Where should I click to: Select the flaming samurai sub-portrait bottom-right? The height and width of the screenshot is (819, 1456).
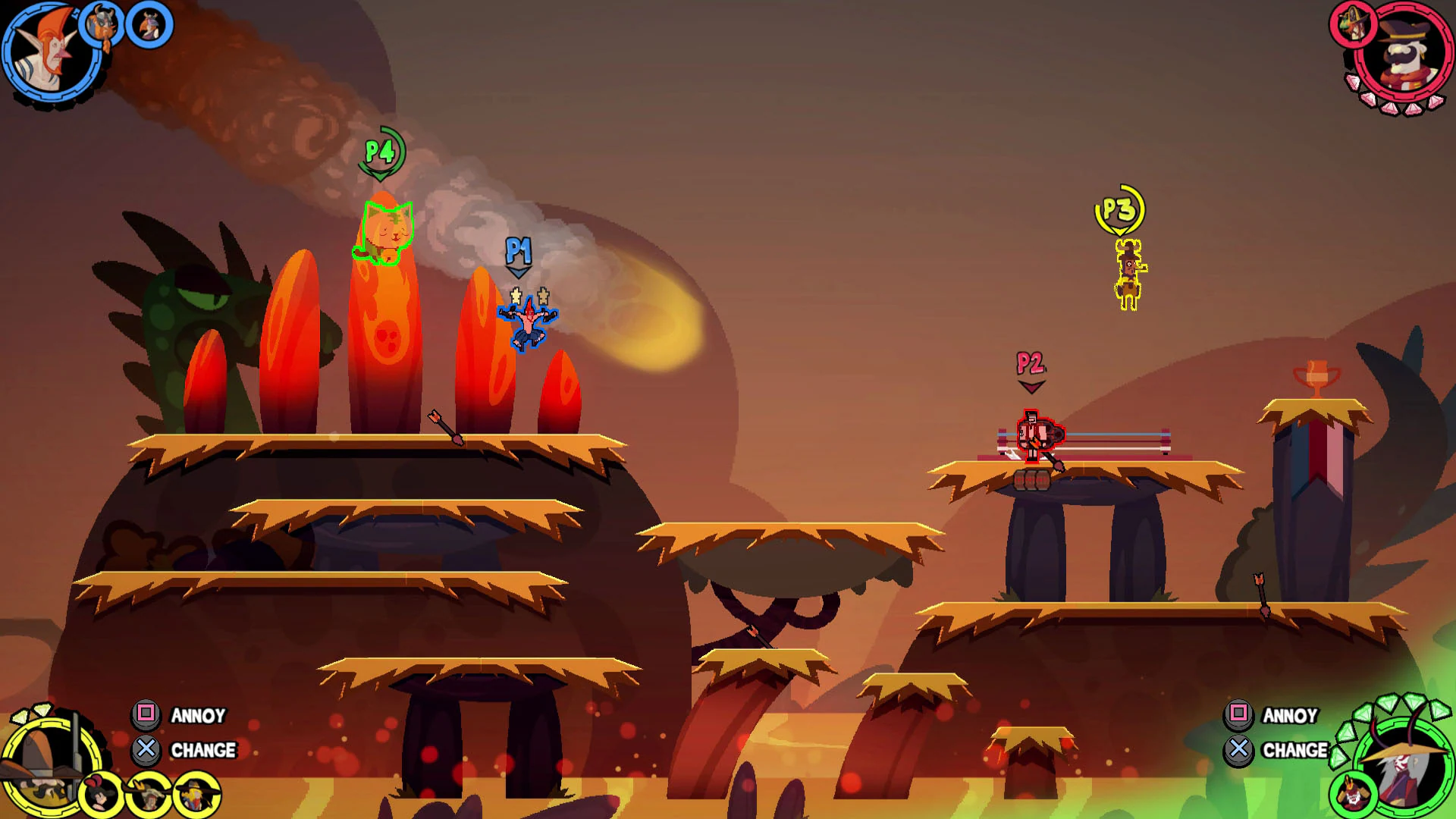(x=1352, y=792)
